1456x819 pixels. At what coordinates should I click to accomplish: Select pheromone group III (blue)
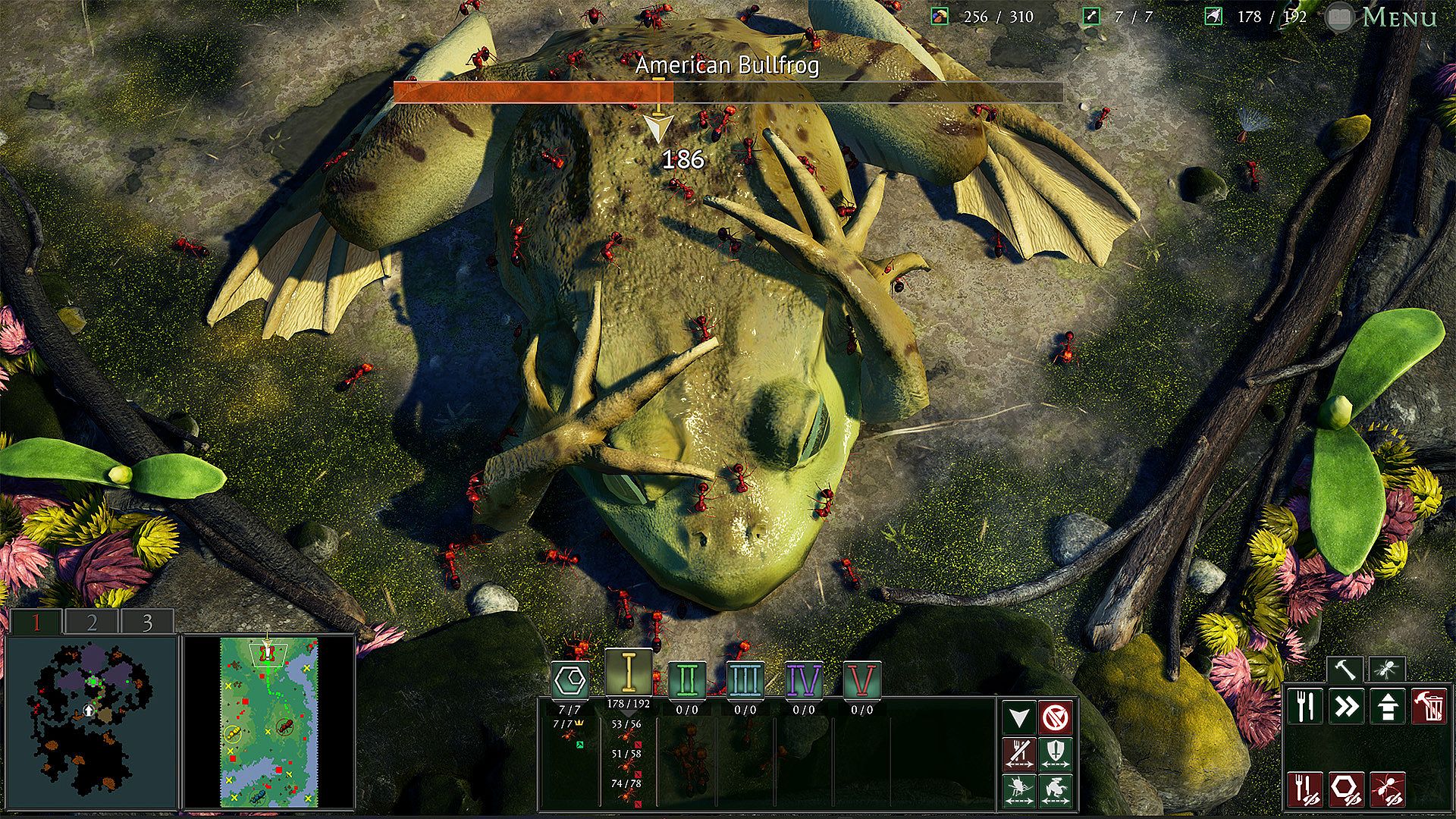click(x=745, y=679)
